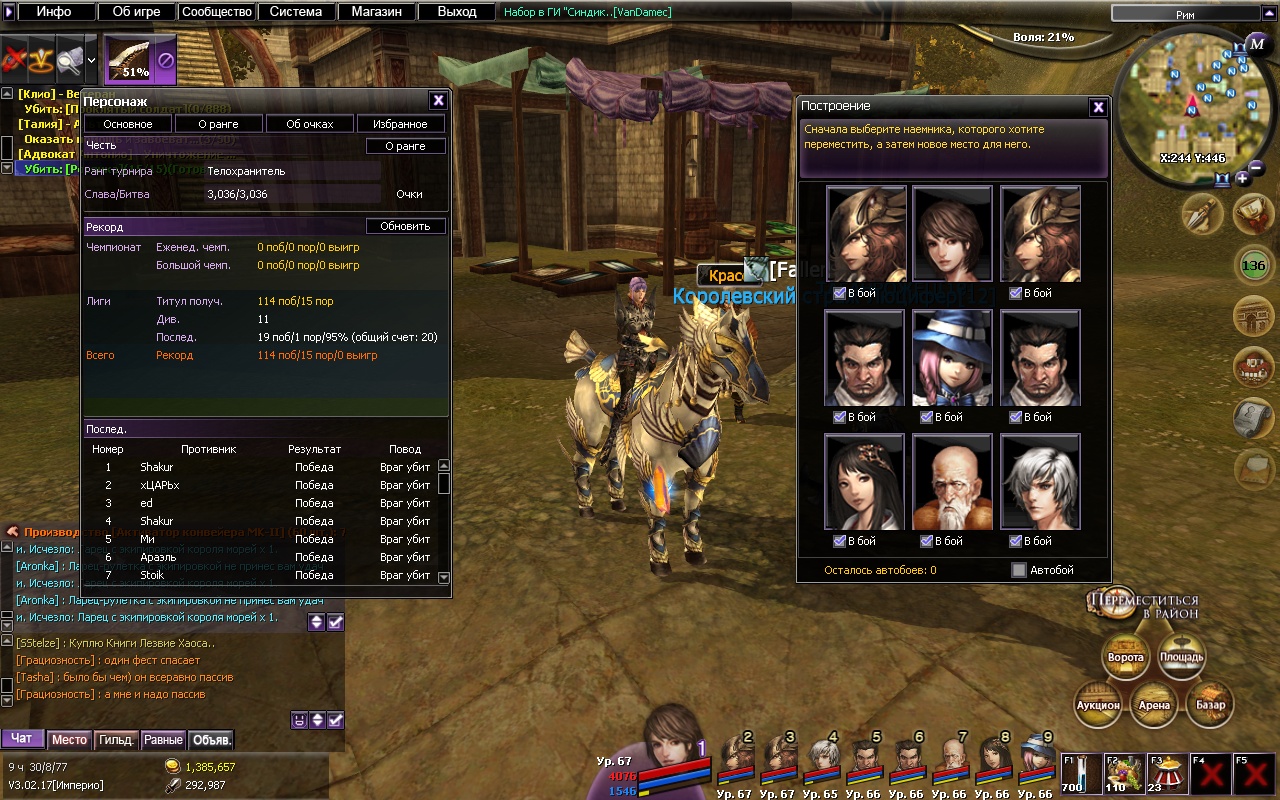The image size is (1280, 800).
Task: Open the Объяв. chat tab
Action: click(x=211, y=740)
